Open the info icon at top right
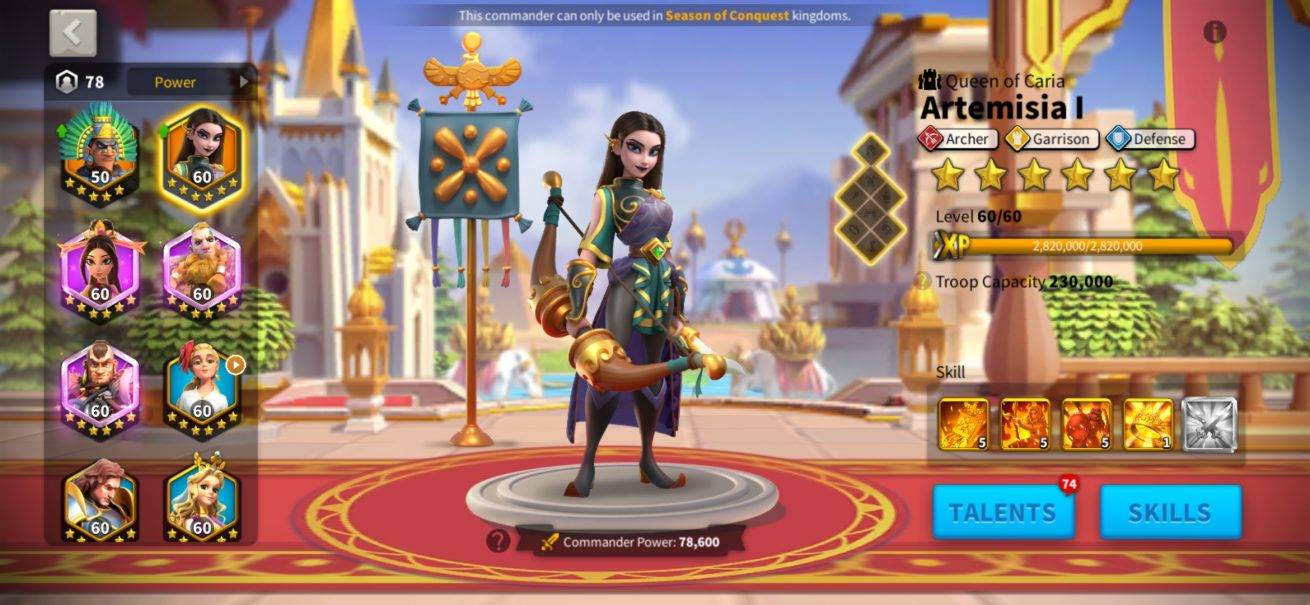Image resolution: width=1310 pixels, height=605 pixels. click(x=1214, y=32)
